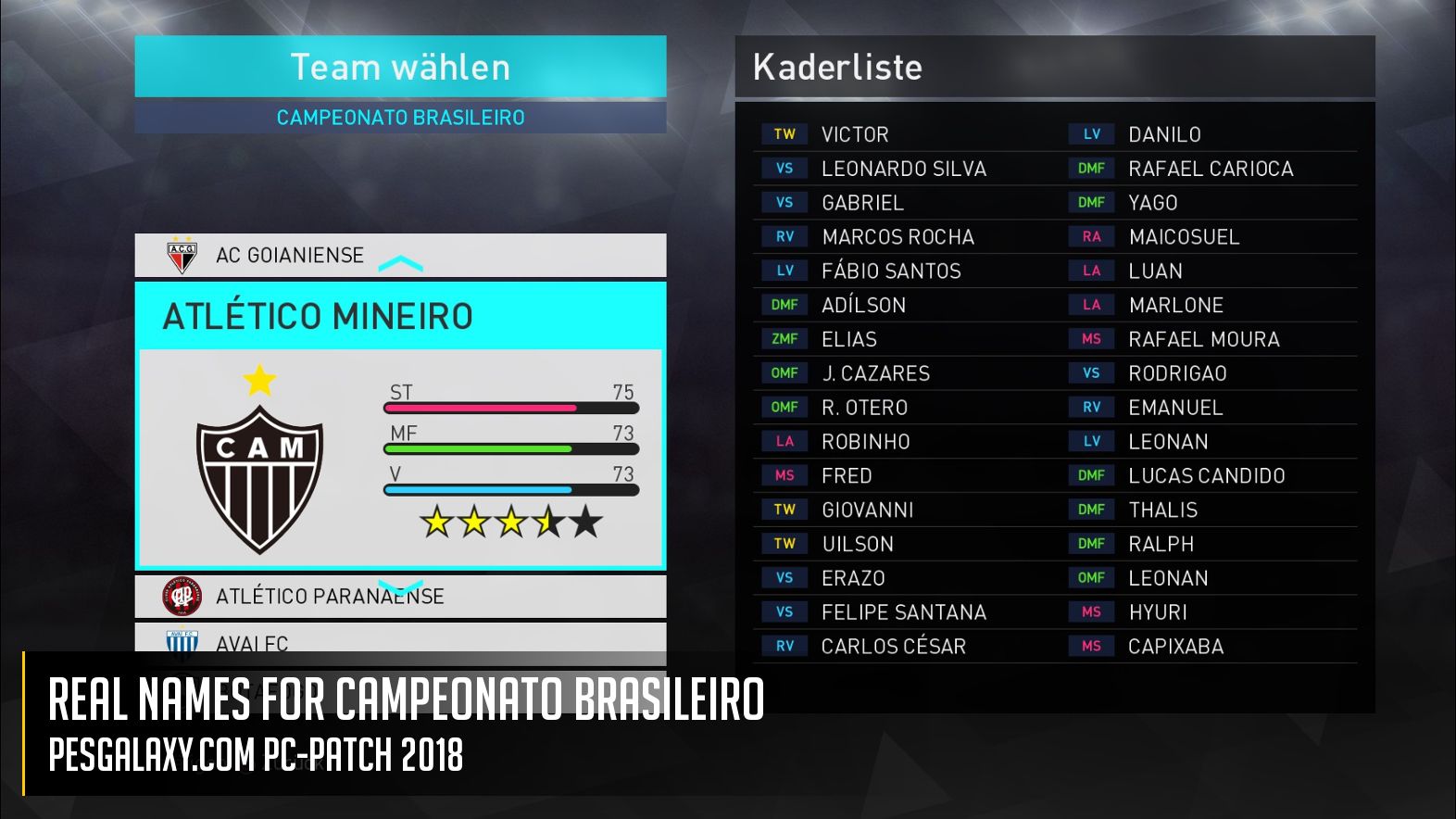Select striker Fred in the roster
Viewport: 1456px width, 819px height.
[847, 476]
